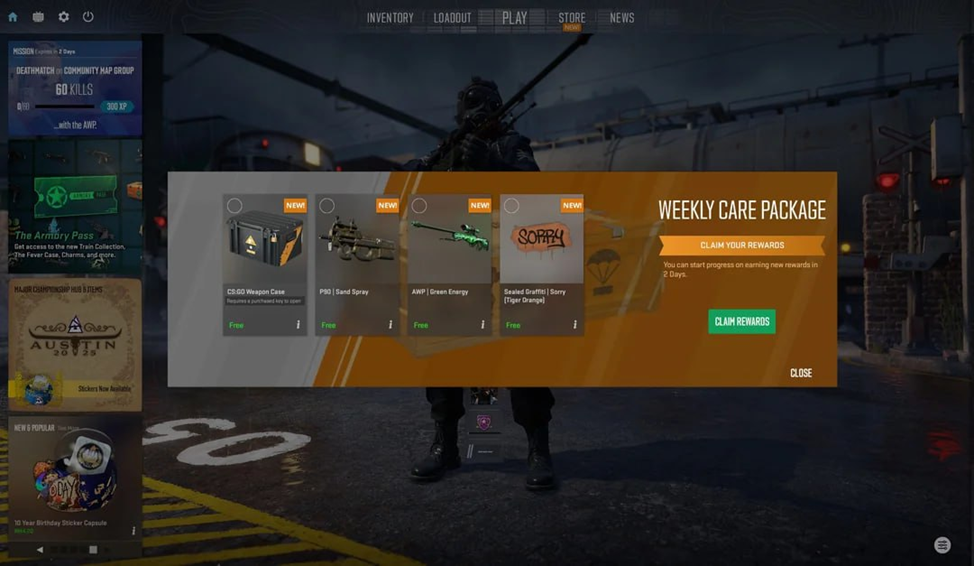Viewport: 974px width, 566px height.
Task: Click the home icon
Action: tap(13, 17)
